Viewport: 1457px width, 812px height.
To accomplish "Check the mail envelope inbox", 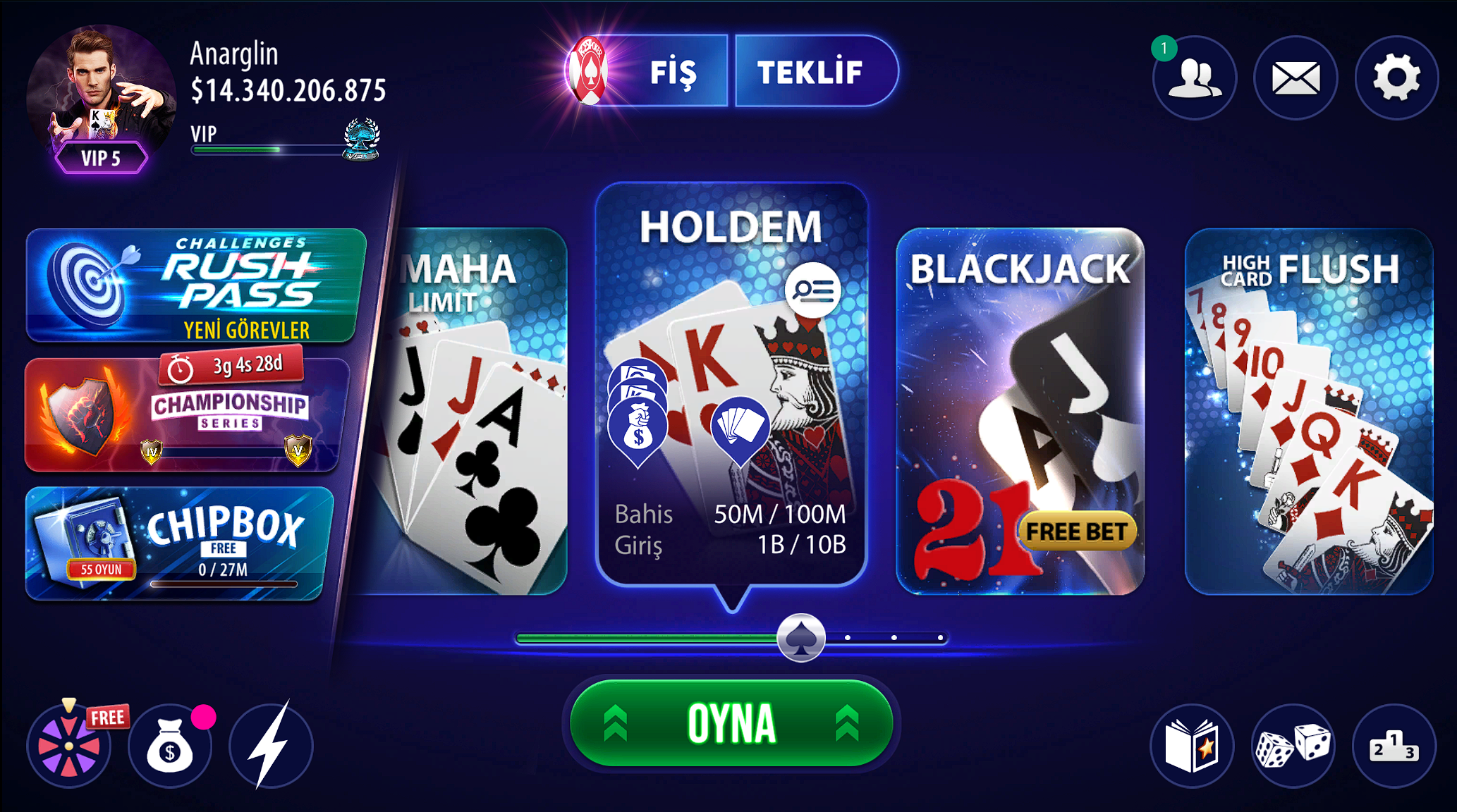I will [x=1296, y=78].
